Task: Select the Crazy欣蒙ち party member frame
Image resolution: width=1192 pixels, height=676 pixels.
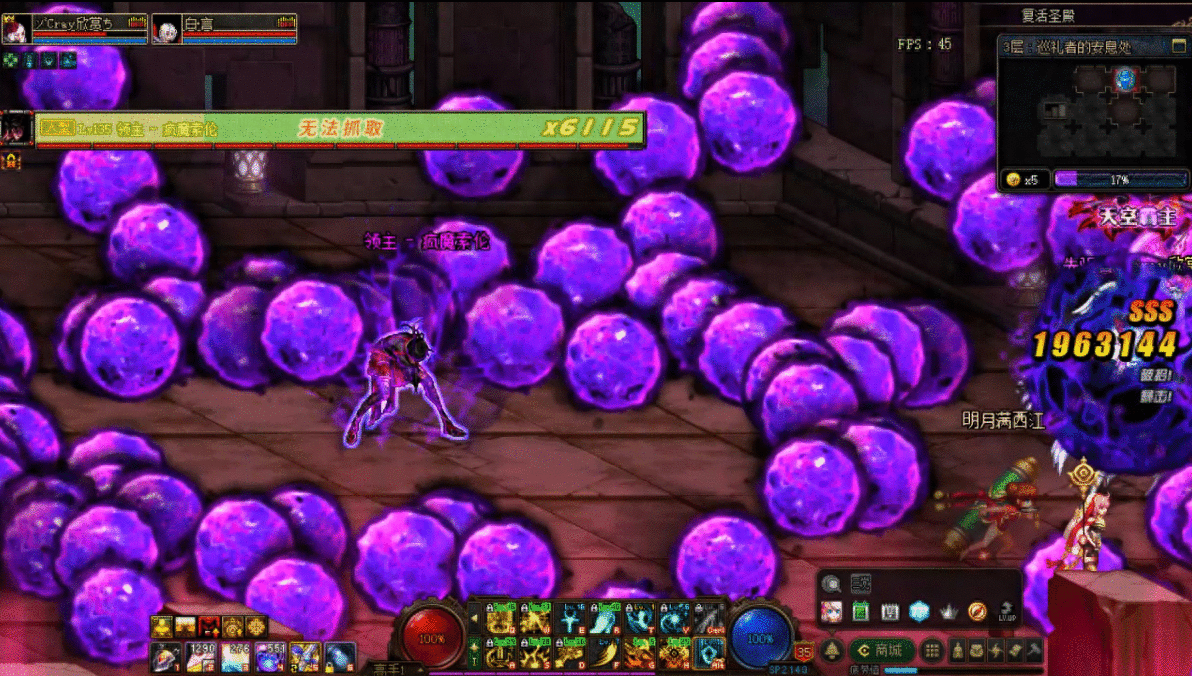Action: tap(75, 29)
